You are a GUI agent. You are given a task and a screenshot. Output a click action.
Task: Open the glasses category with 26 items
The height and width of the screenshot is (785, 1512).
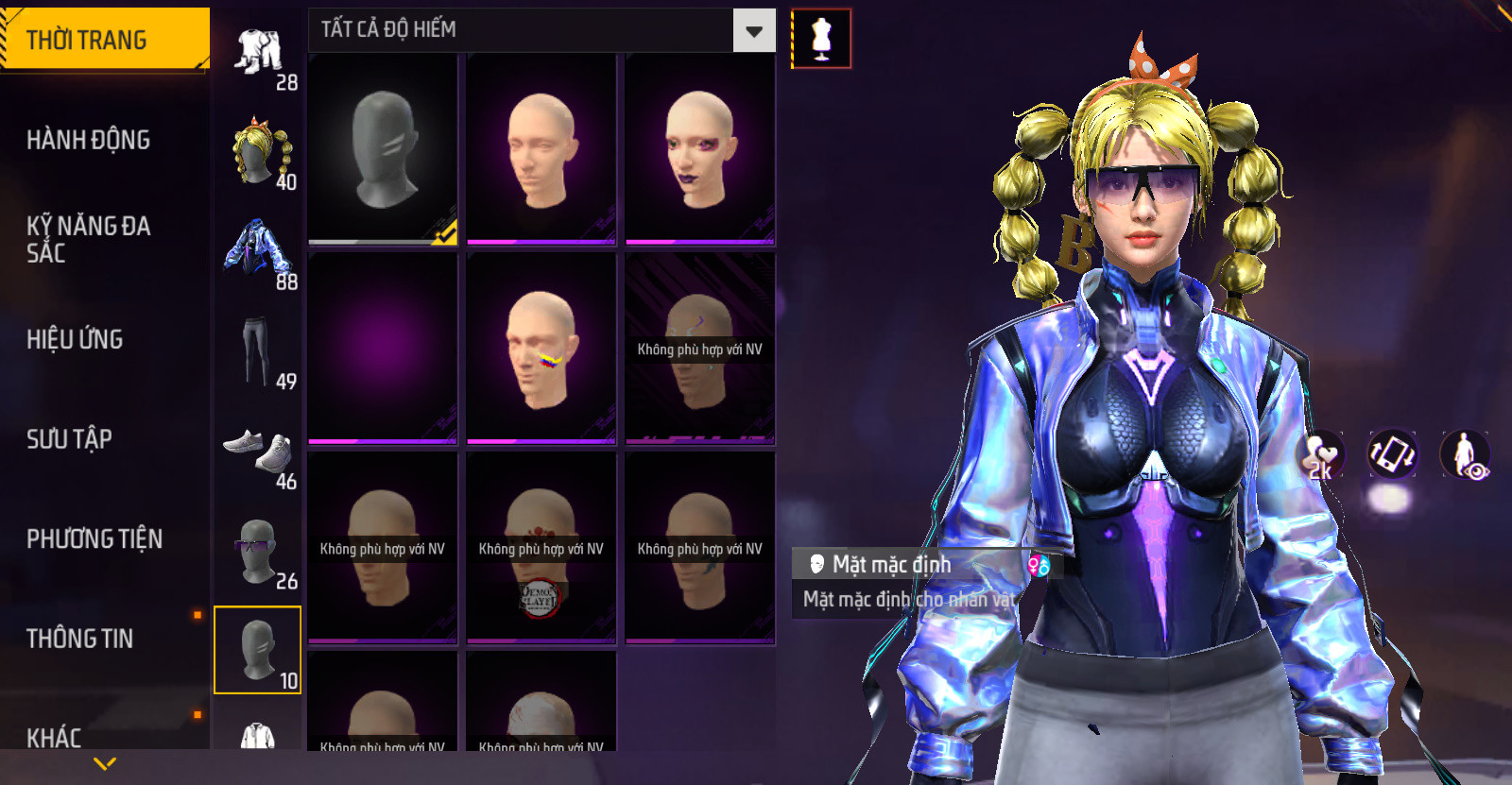tap(259, 553)
